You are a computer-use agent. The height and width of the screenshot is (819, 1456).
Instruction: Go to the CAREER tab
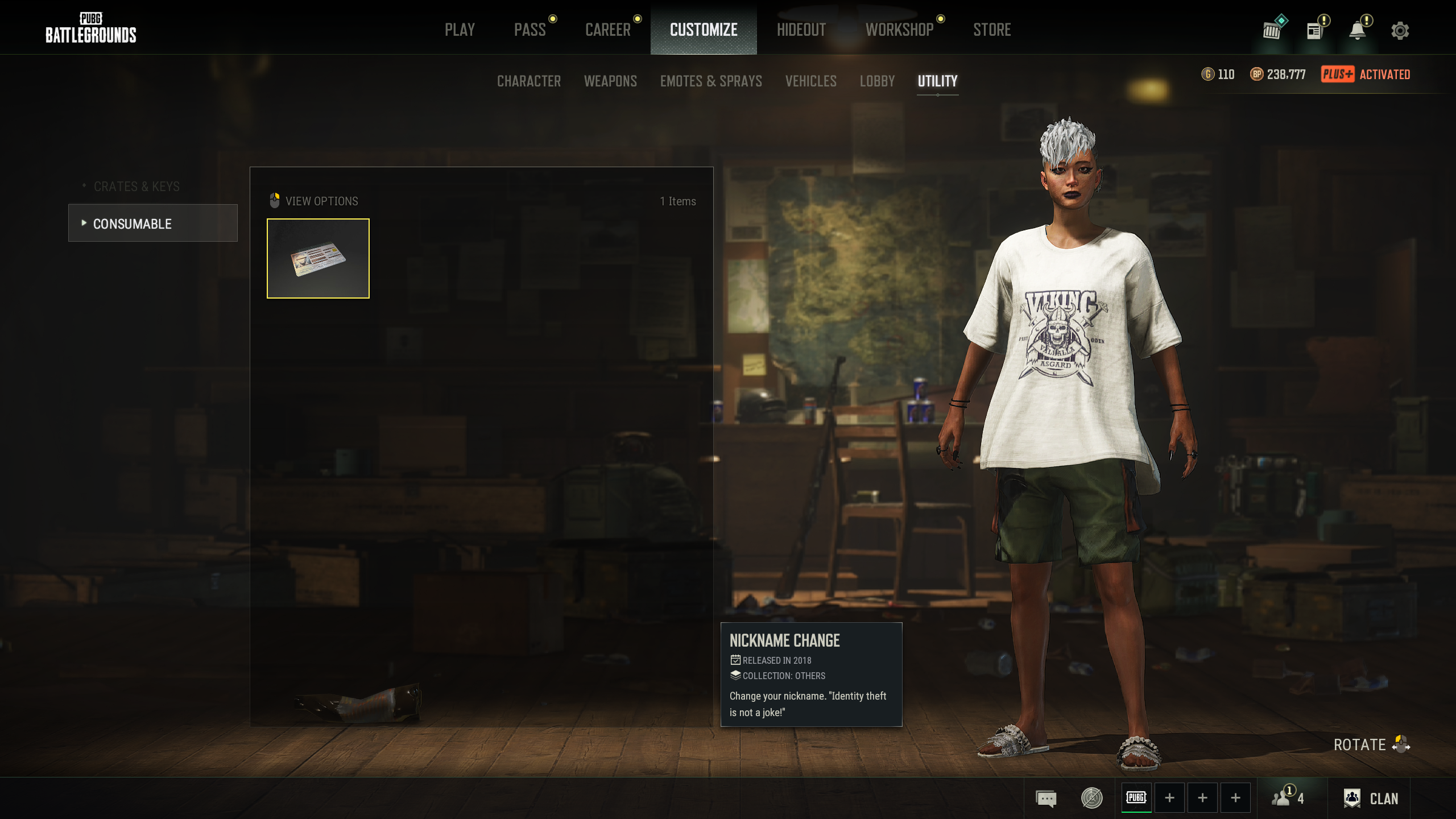(607, 30)
